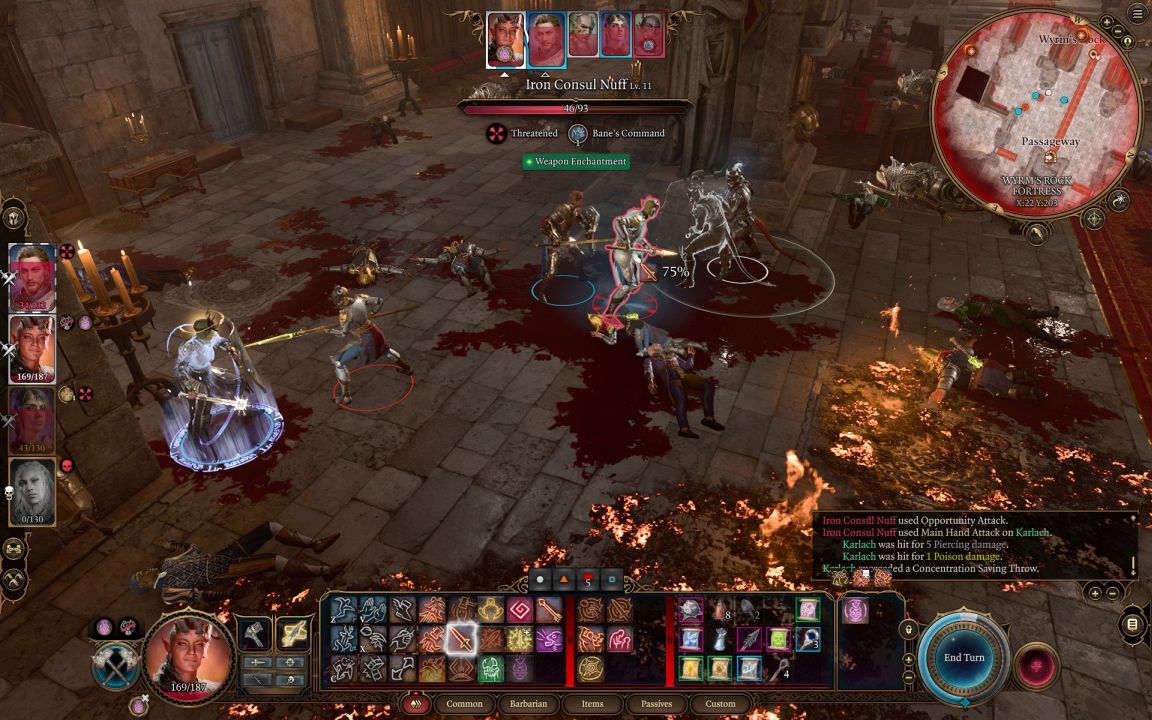The width and height of the screenshot is (1152, 720).
Task: Open the combat log journal button
Action: click(x=1132, y=624)
